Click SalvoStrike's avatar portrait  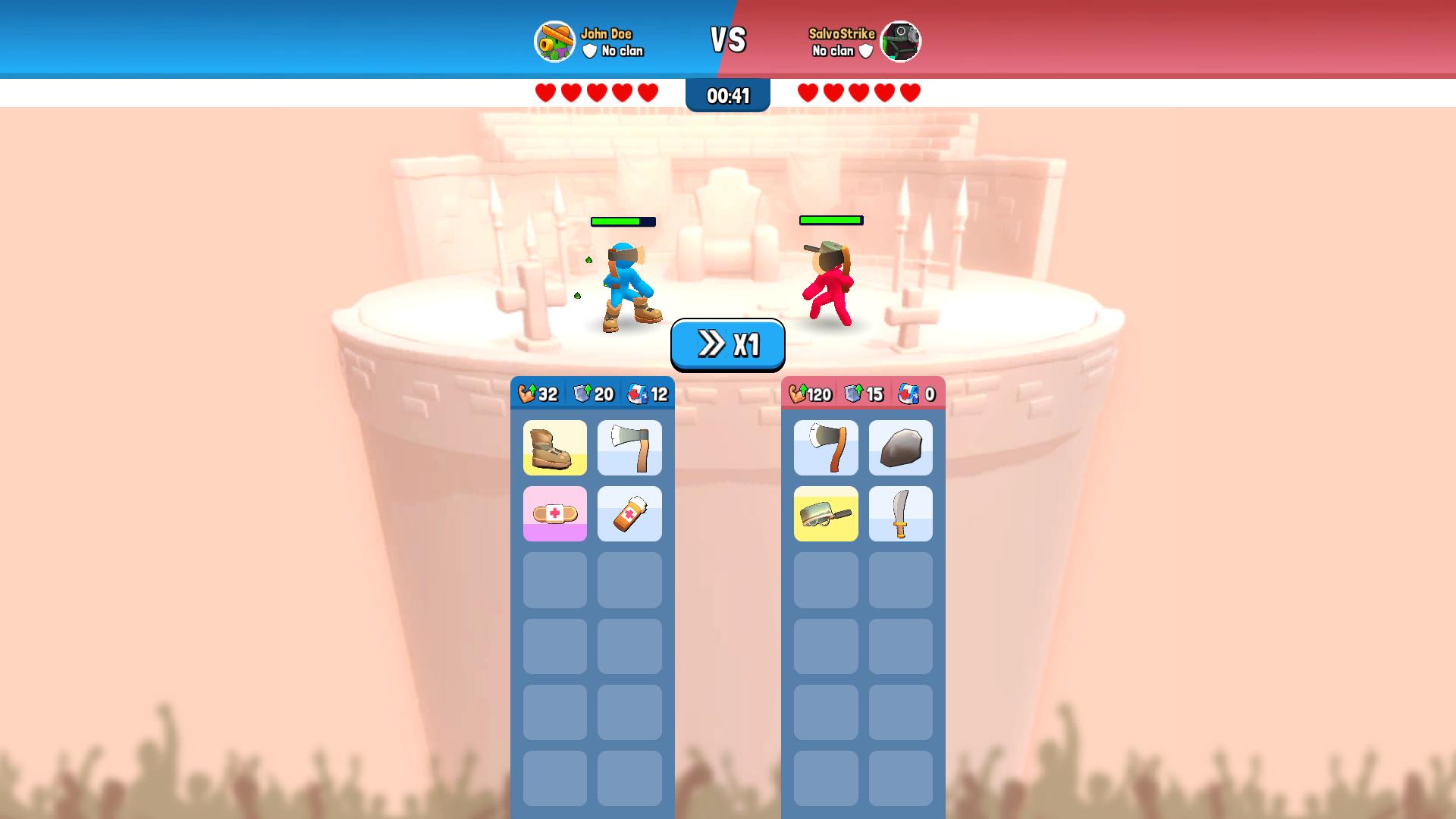tap(901, 42)
